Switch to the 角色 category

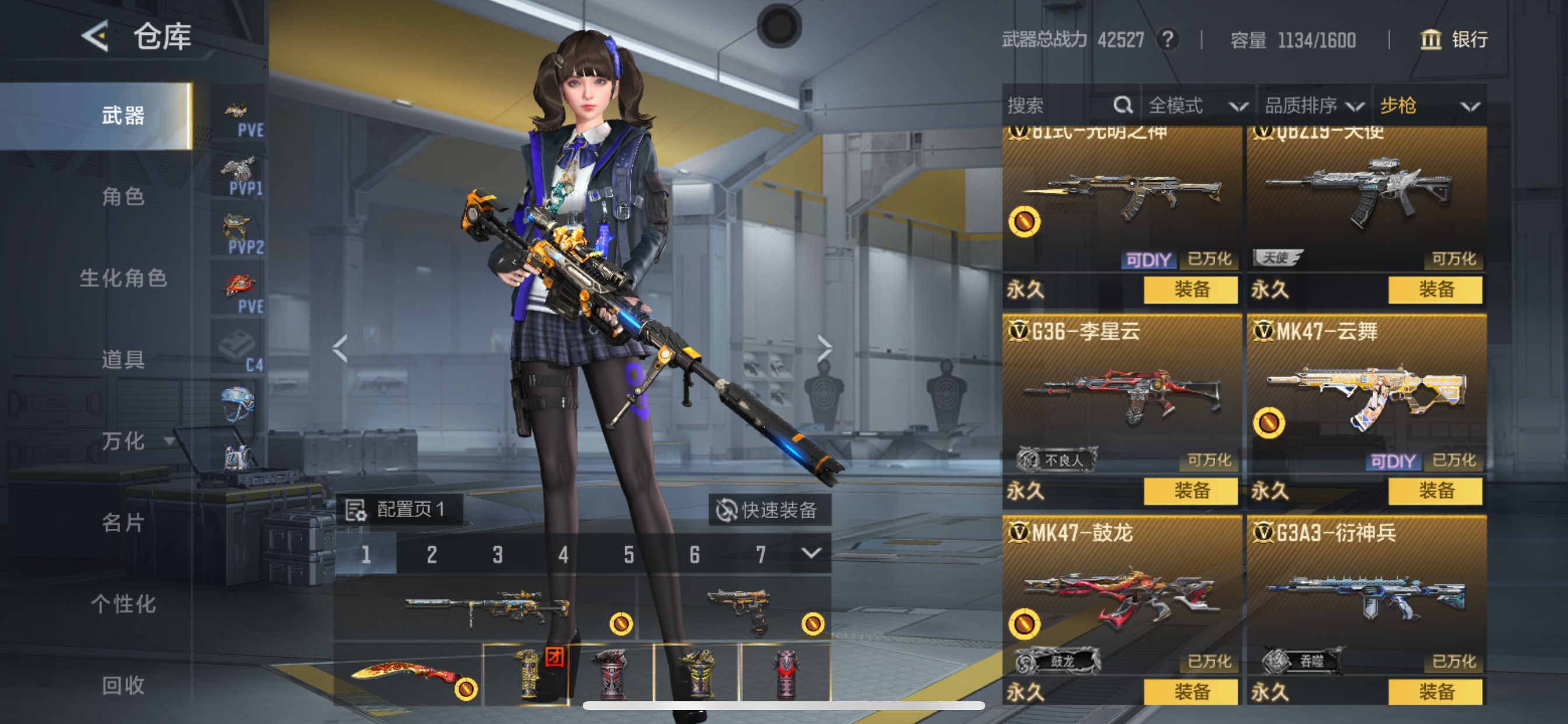point(123,196)
